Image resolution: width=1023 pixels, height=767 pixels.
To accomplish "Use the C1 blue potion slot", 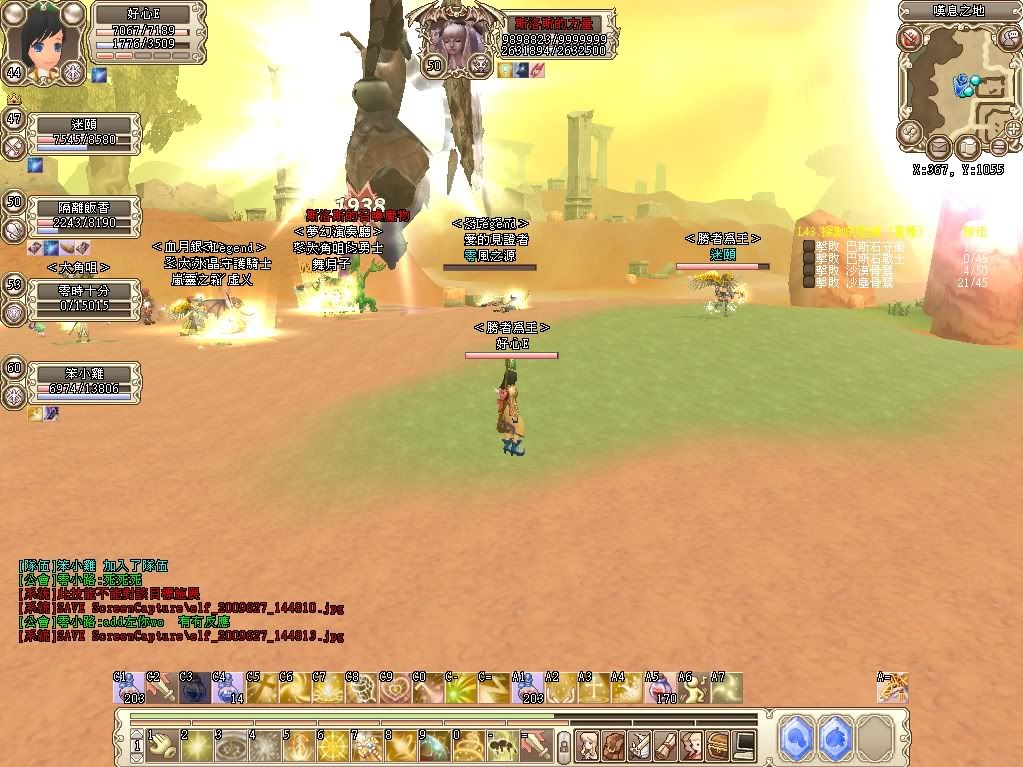I will pyautogui.click(x=129, y=688).
